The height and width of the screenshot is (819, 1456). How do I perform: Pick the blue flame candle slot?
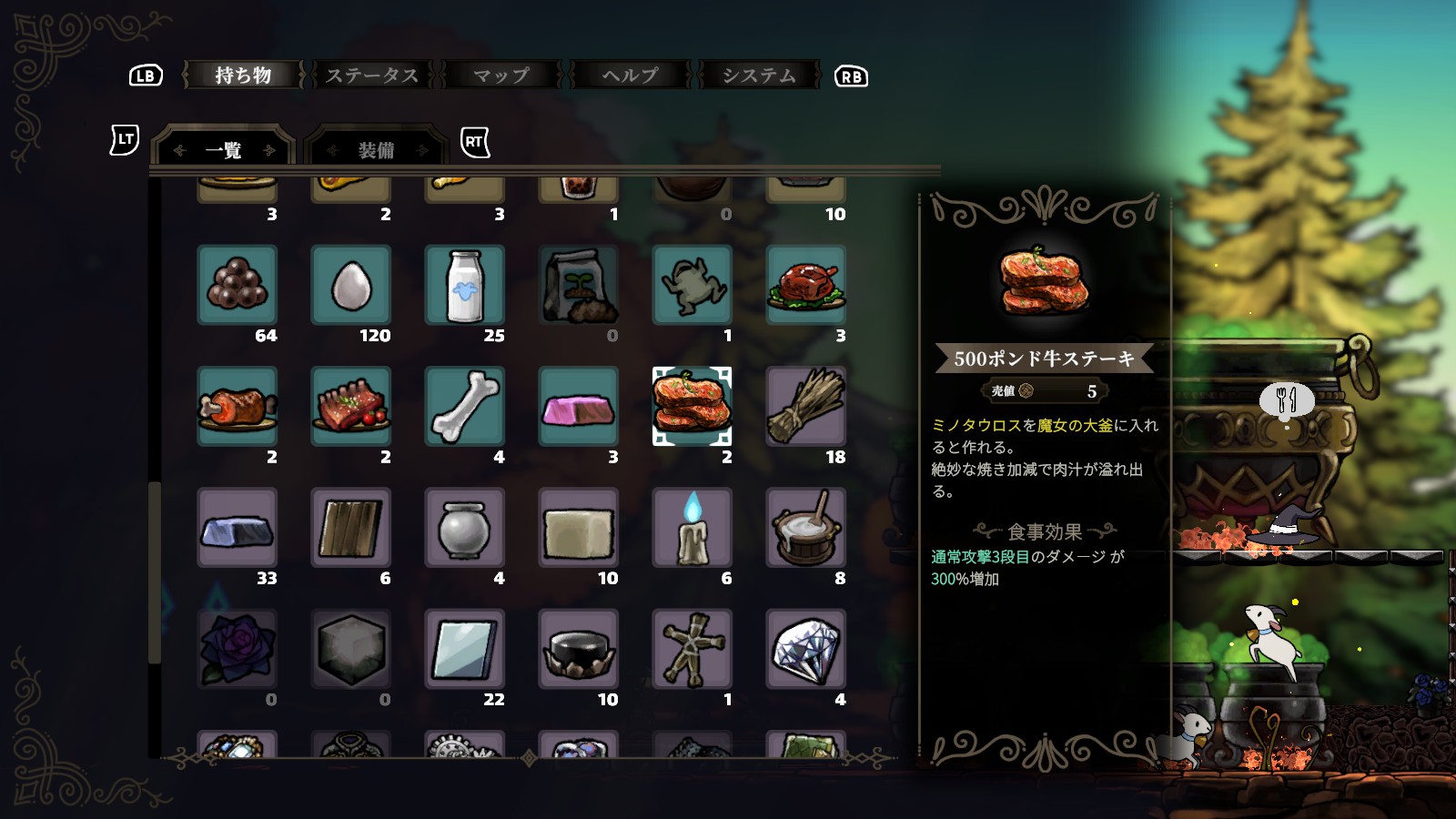693,528
